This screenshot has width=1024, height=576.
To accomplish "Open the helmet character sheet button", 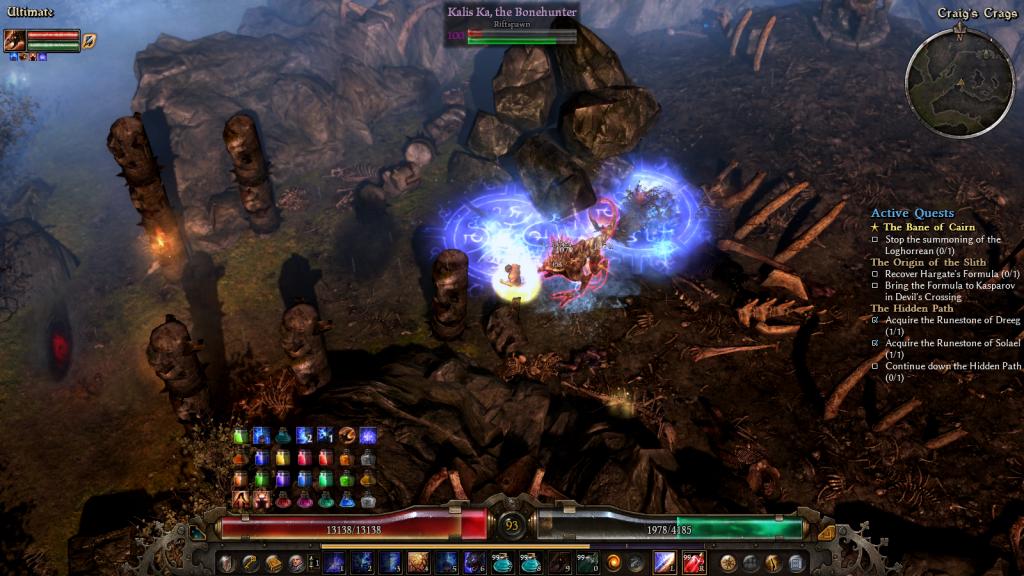I will tap(229, 563).
